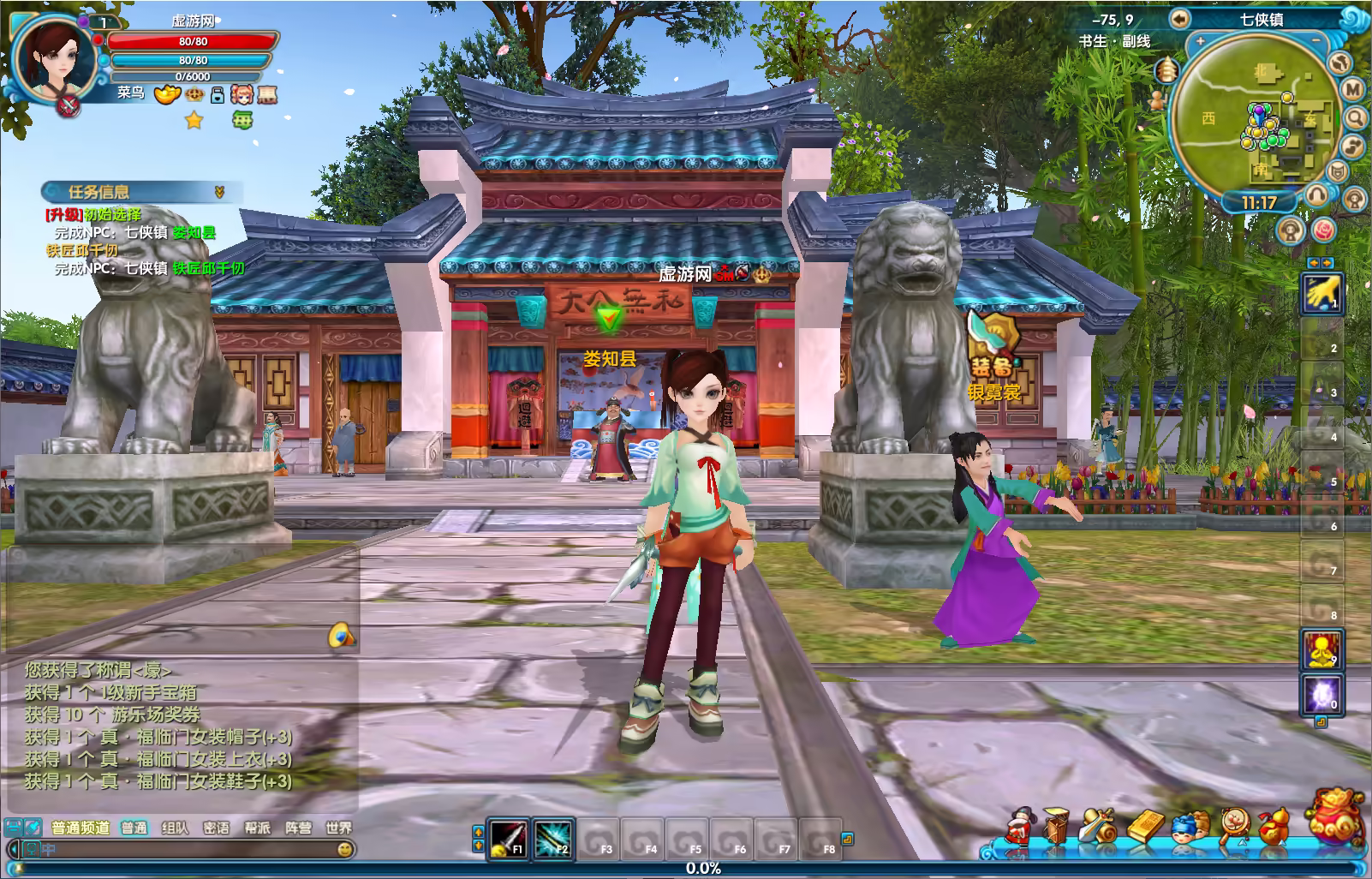
Task: Select the 娄知县 quest tracker link
Action: pos(194,233)
